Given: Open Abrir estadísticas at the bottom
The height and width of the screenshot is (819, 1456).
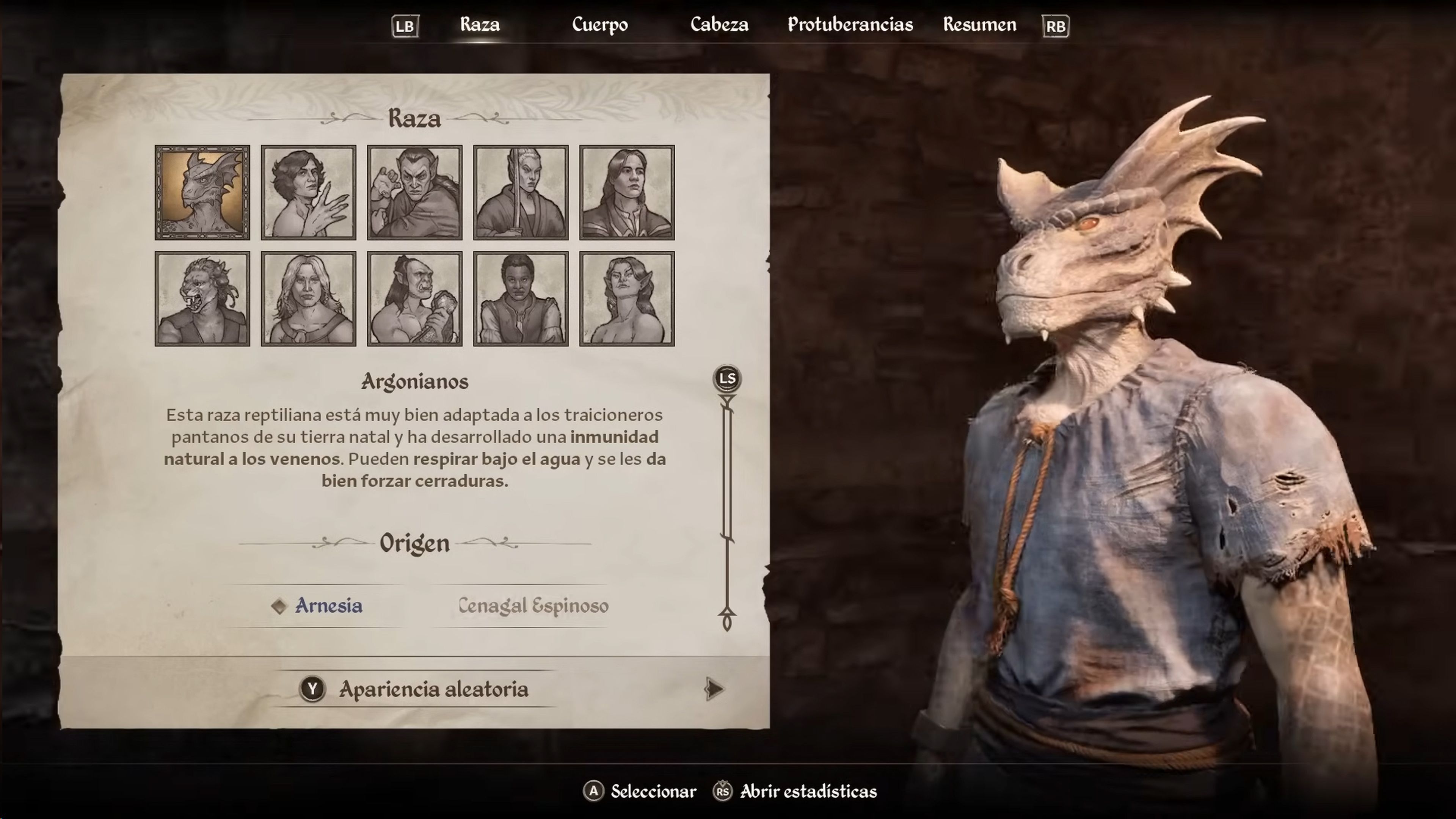Looking at the screenshot, I should pyautogui.click(x=807, y=791).
